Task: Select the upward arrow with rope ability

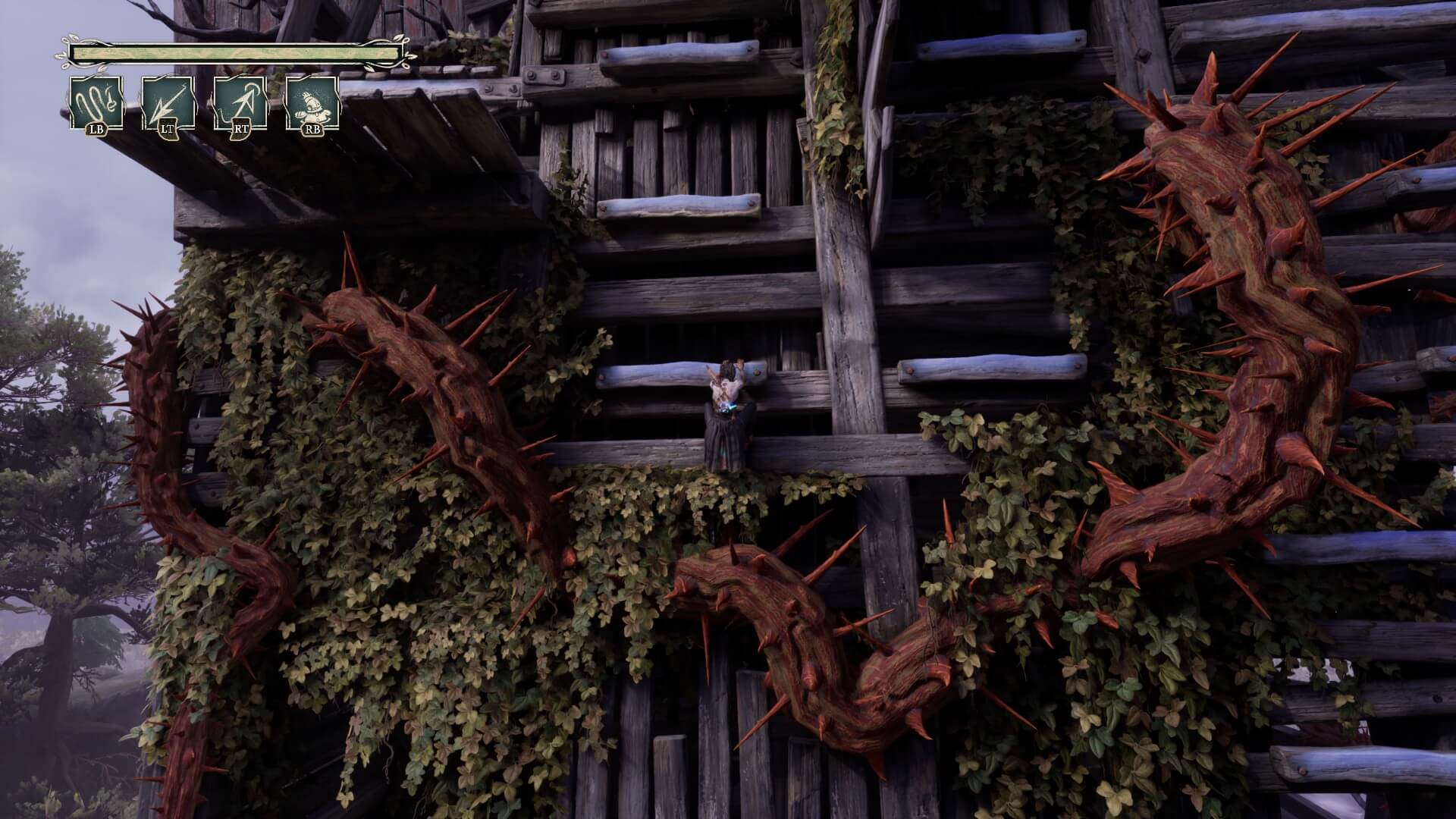Action: pos(240,103)
